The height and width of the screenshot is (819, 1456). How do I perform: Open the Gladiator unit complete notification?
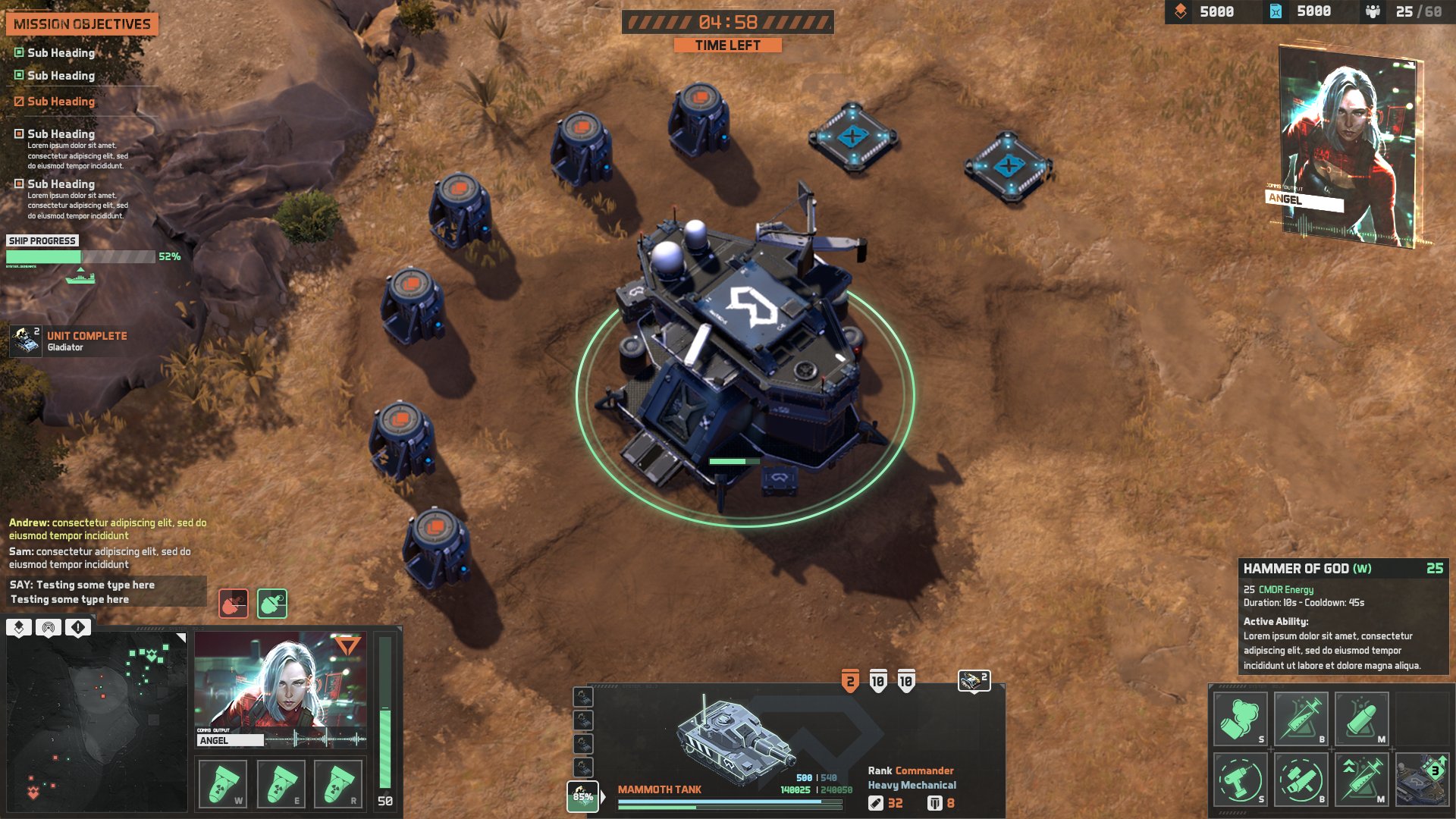(68, 341)
